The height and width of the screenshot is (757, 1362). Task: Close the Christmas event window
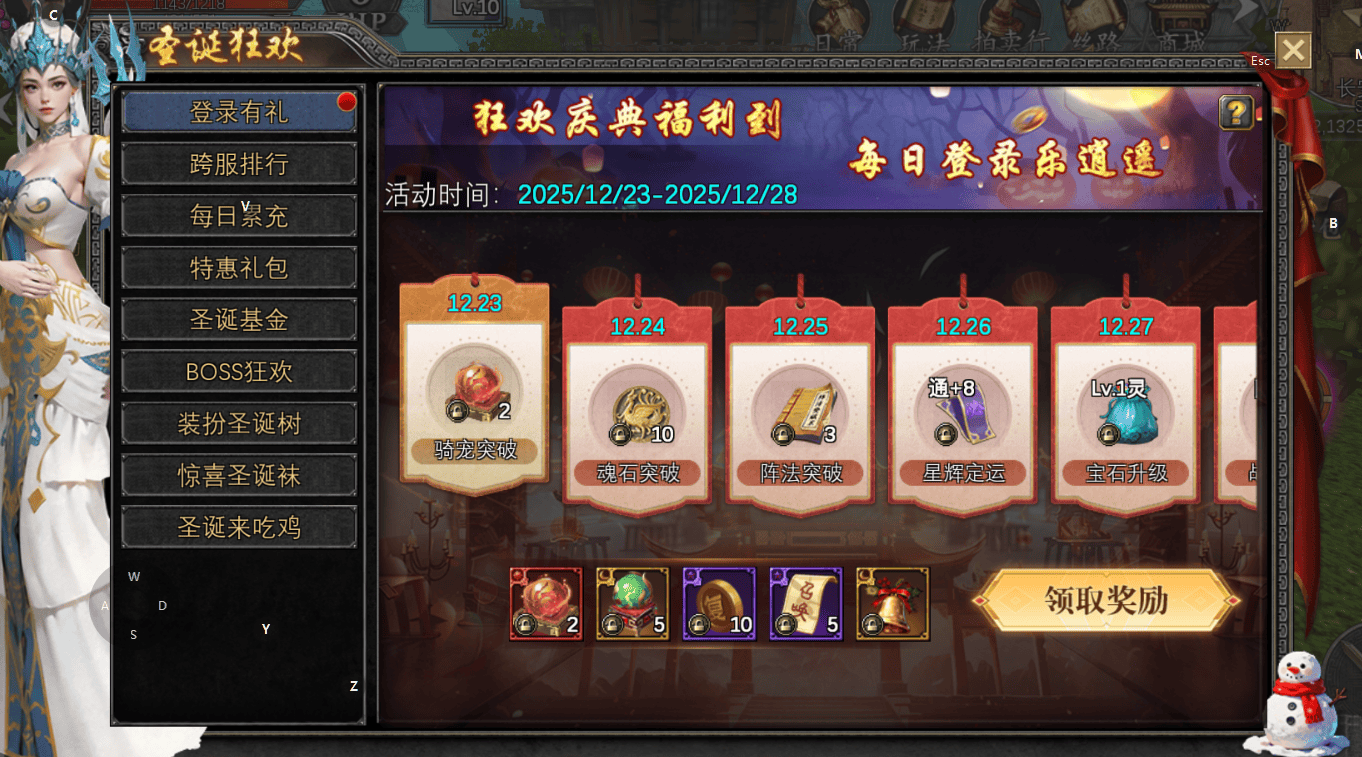(x=1293, y=50)
